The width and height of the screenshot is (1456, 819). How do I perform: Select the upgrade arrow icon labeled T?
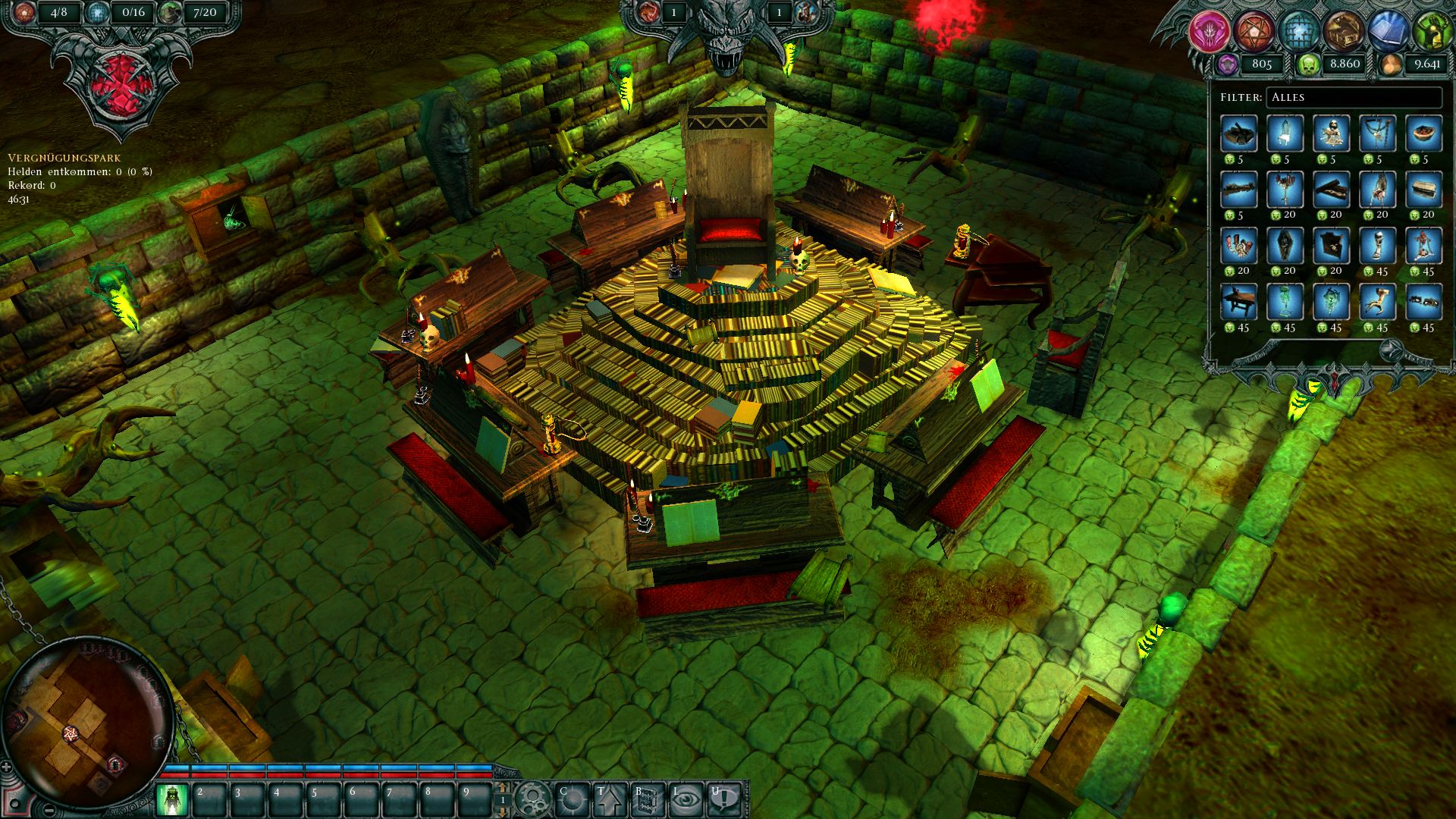pyautogui.click(x=610, y=799)
